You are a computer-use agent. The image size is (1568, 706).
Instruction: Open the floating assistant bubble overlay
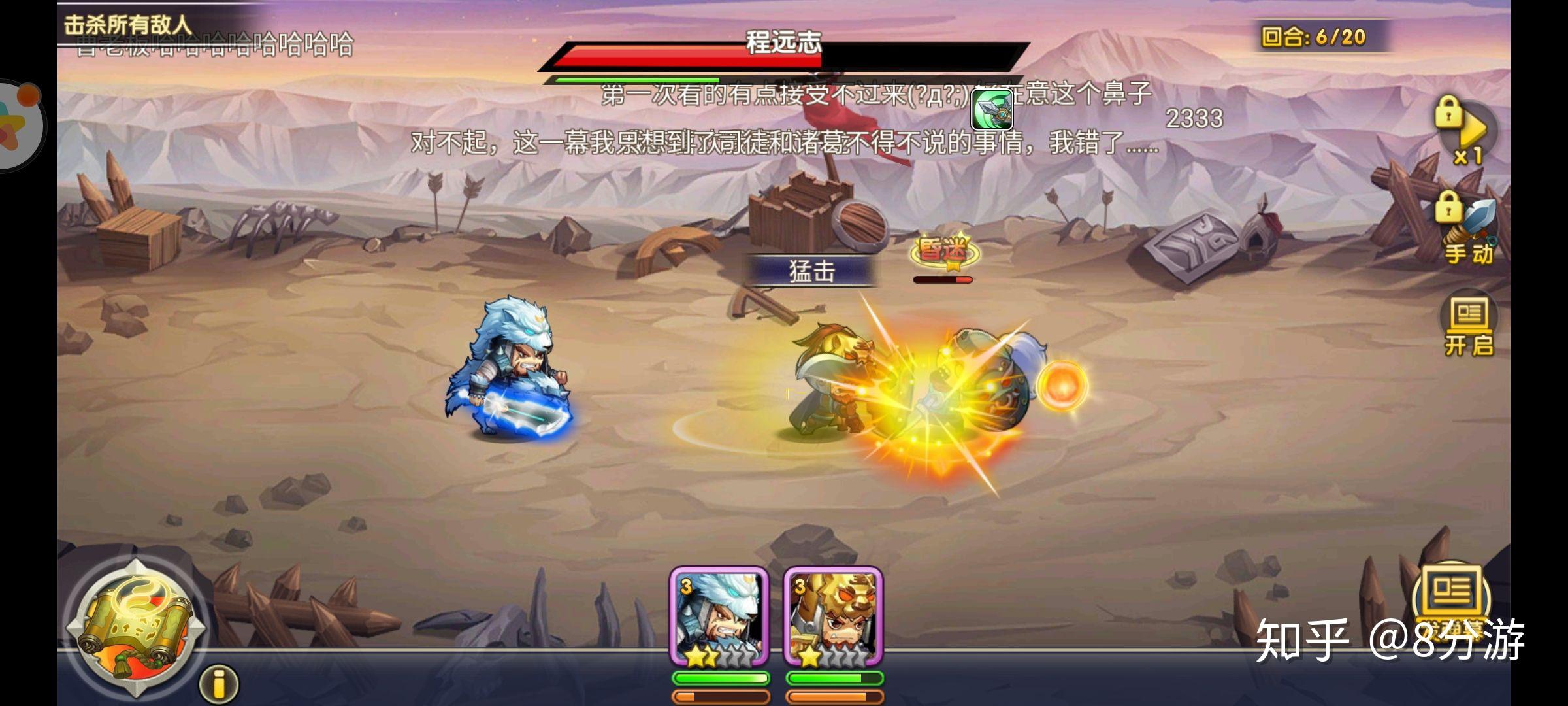[18, 124]
